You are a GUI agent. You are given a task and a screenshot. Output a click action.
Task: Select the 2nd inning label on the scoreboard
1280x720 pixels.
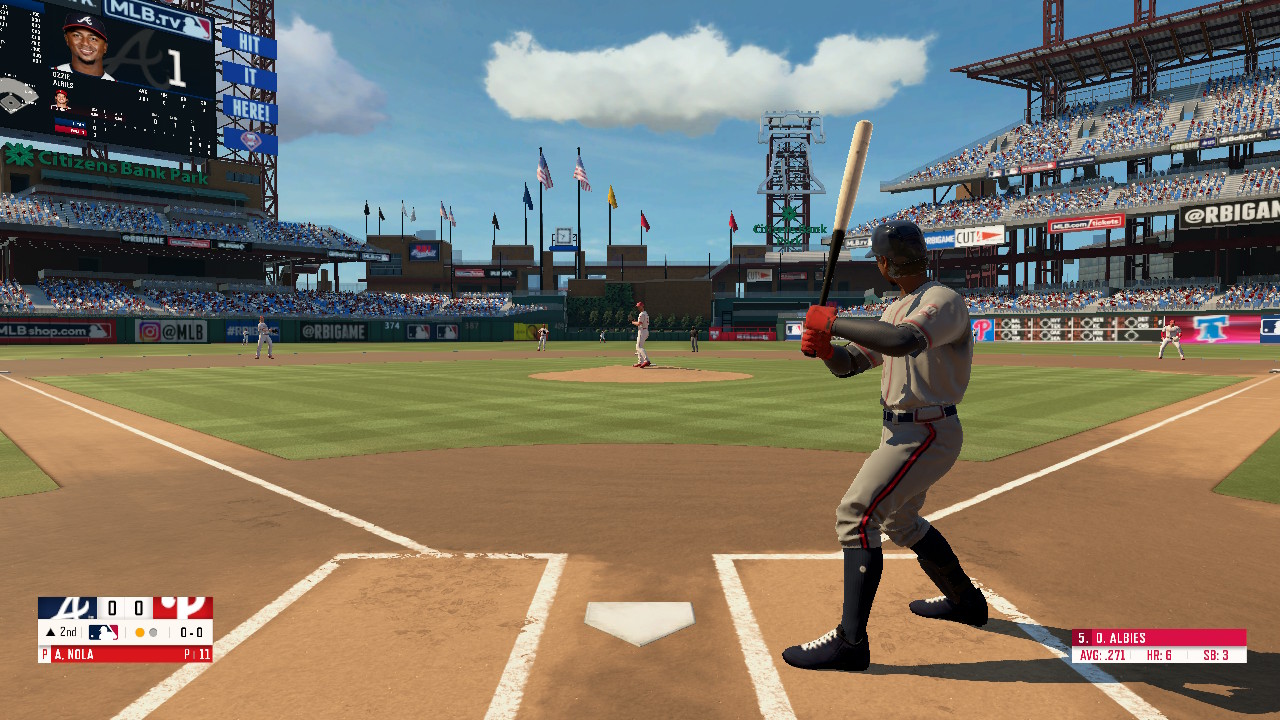(x=68, y=631)
